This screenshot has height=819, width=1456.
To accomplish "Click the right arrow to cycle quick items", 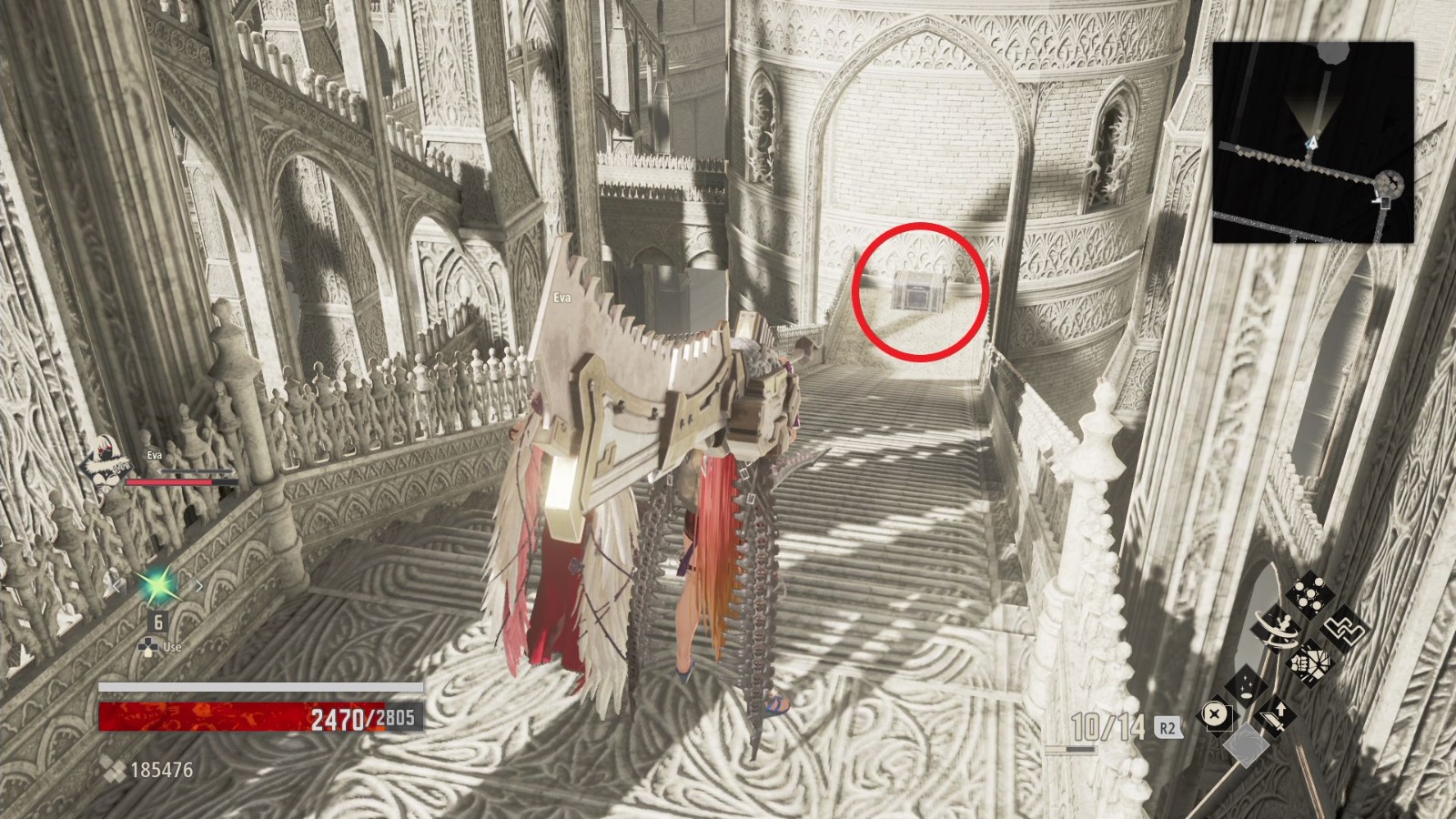I will pyautogui.click(x=197, y=585).
